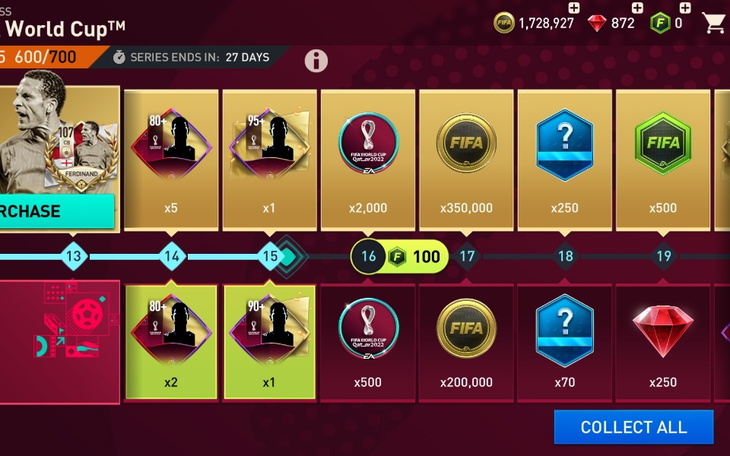Claim the 80+ players x2 free reward
730x456 pixels.
click(171, 341)
